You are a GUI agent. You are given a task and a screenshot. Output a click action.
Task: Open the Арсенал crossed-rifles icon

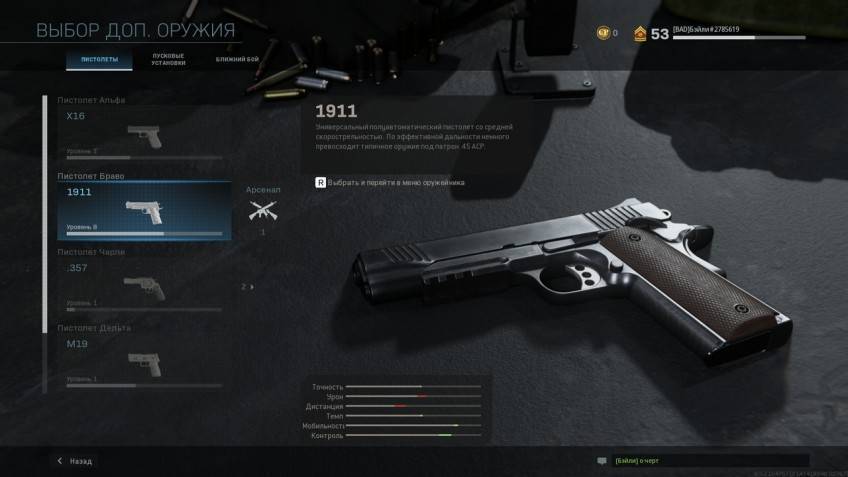tap(263, 209)
